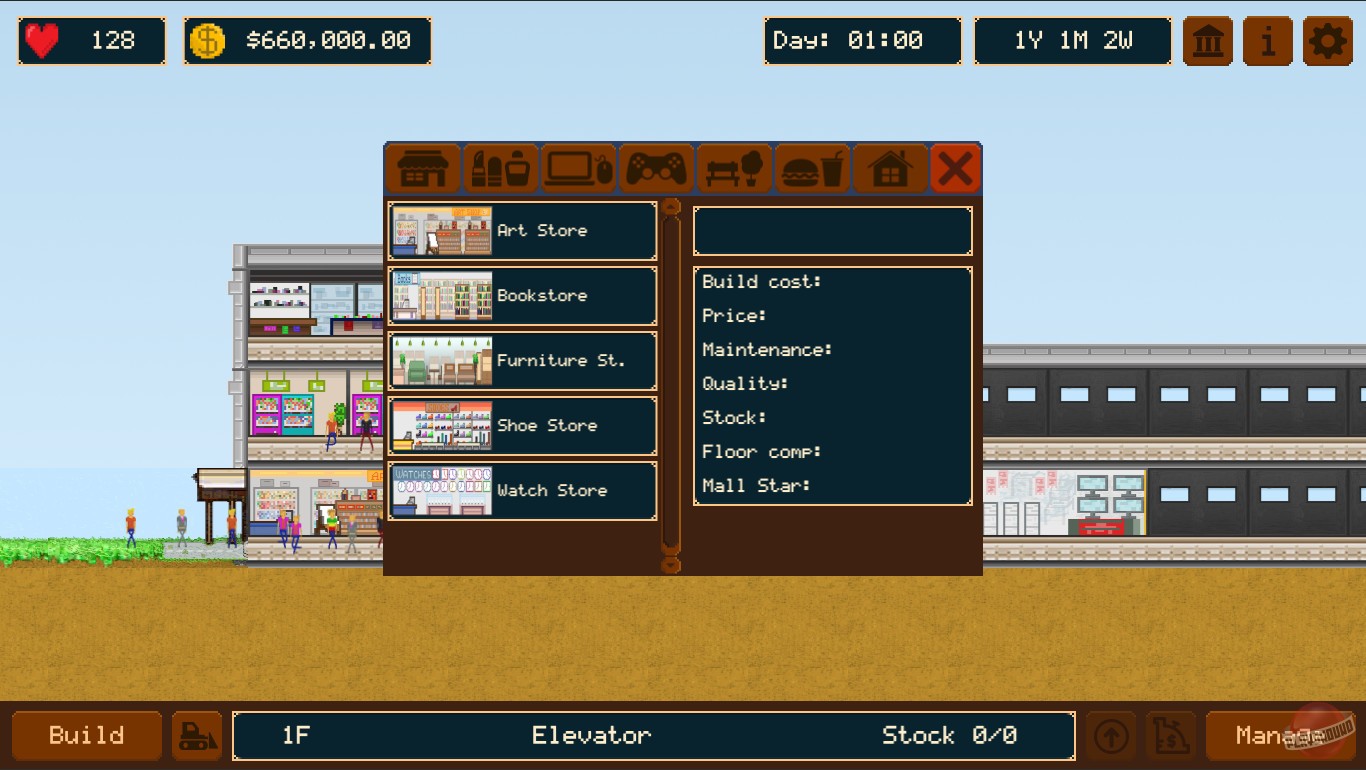Screen dimensions: 1366x770
Task: Open the retail store category tab icon
Action: (422, 168)
